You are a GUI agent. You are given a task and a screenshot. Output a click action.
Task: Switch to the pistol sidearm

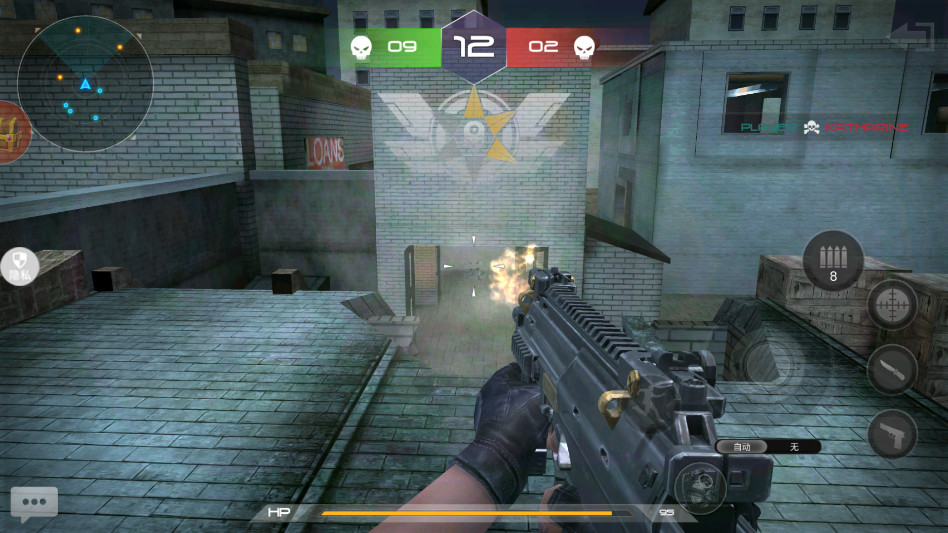(891, 433)
